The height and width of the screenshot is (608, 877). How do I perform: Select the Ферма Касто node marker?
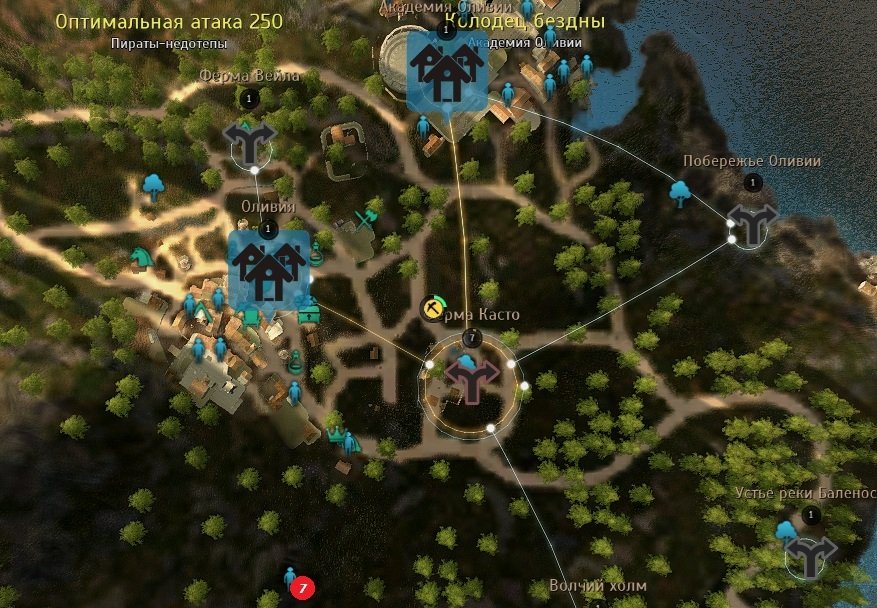tap(471, 377)
